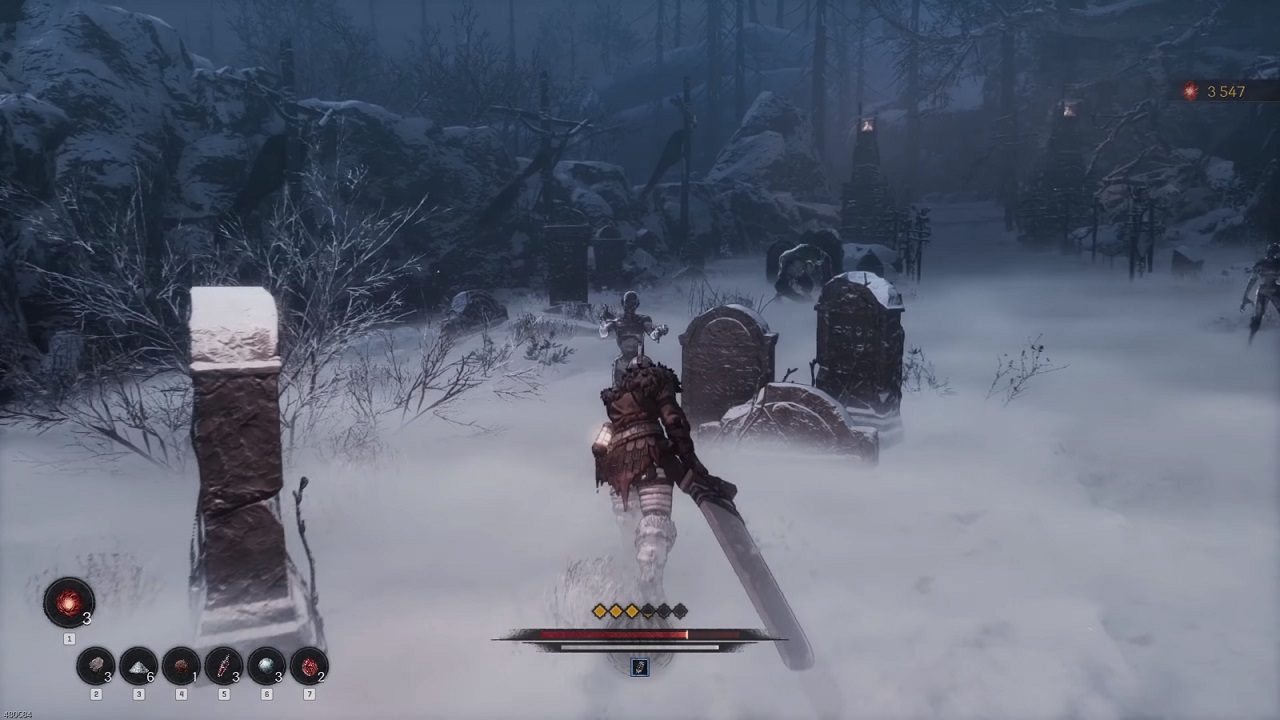Select the red crystal vial slot
This screenshot has width=1280, height=720.
[x=223, y=665]
